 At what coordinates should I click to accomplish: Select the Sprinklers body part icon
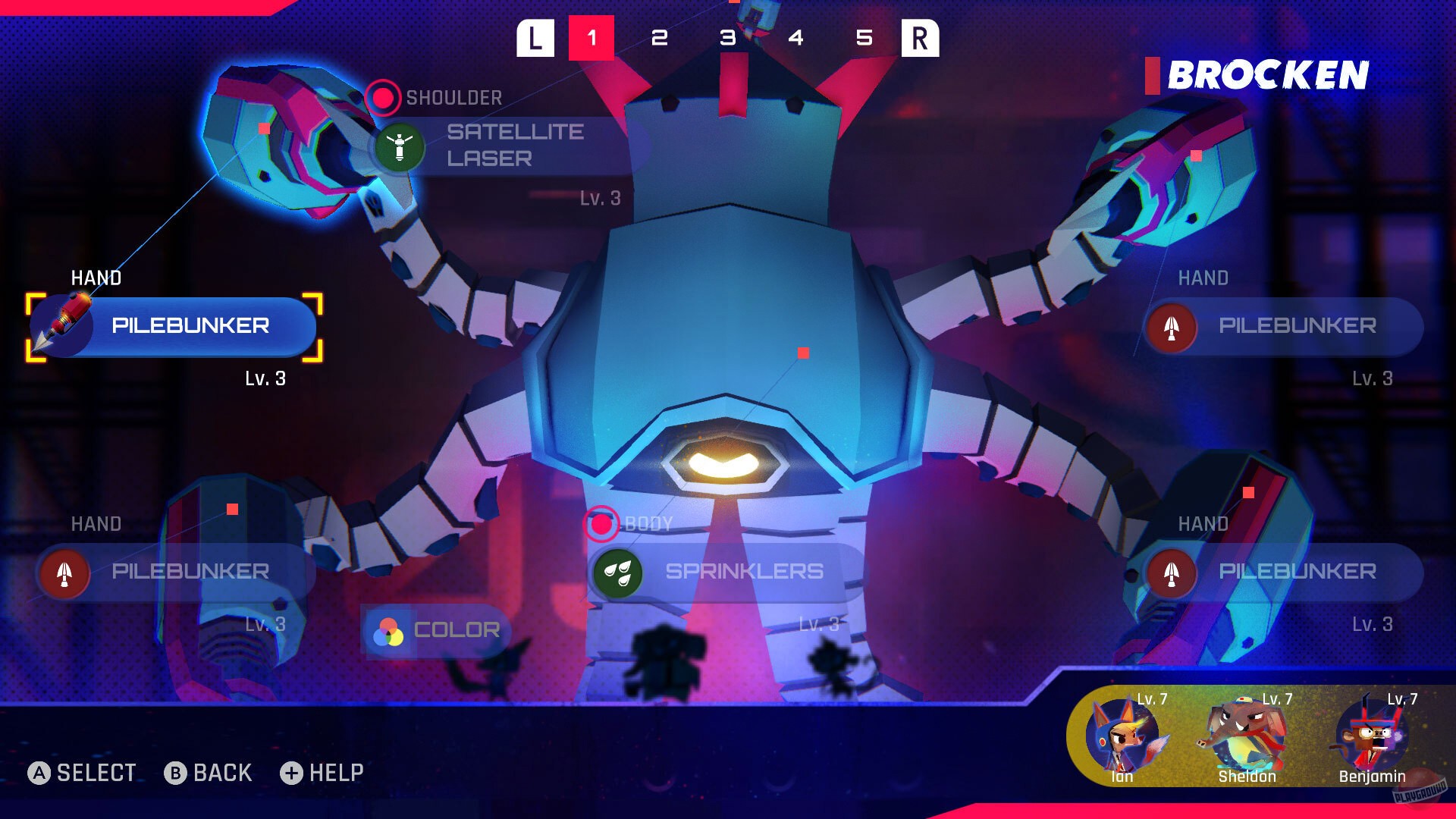tap(617, 573)
